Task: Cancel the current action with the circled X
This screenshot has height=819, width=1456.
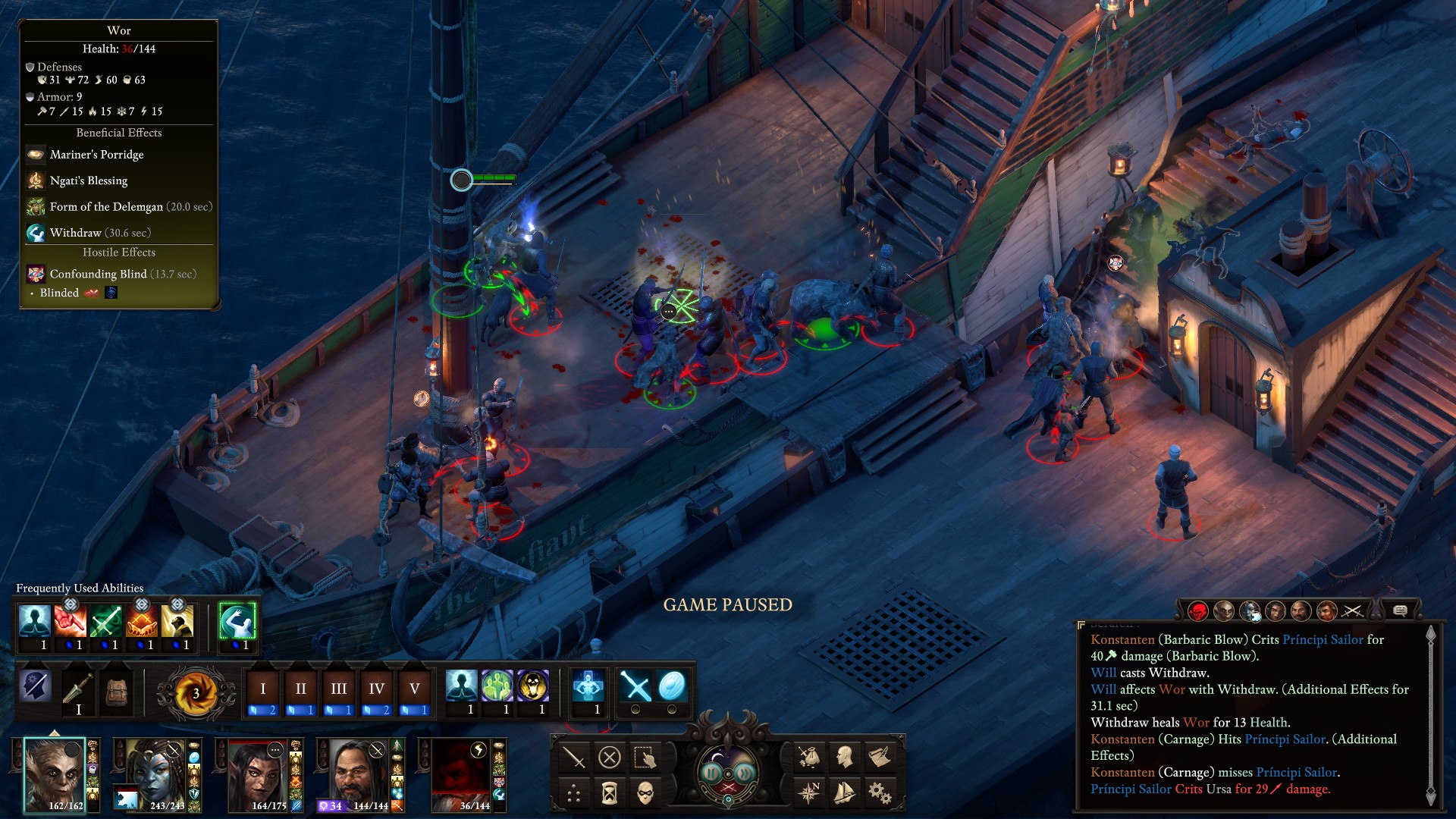Action: click(x=610, y=757)
